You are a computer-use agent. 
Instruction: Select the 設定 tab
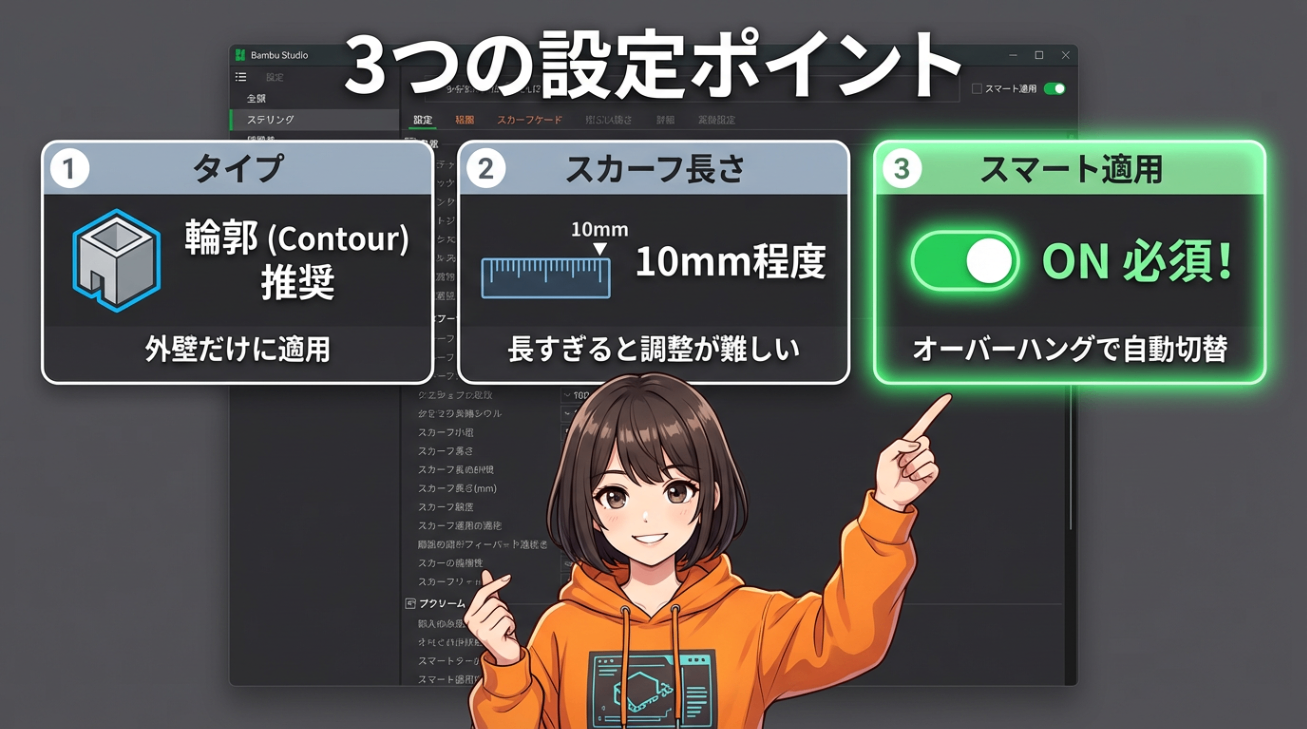(x=421, y=118)
